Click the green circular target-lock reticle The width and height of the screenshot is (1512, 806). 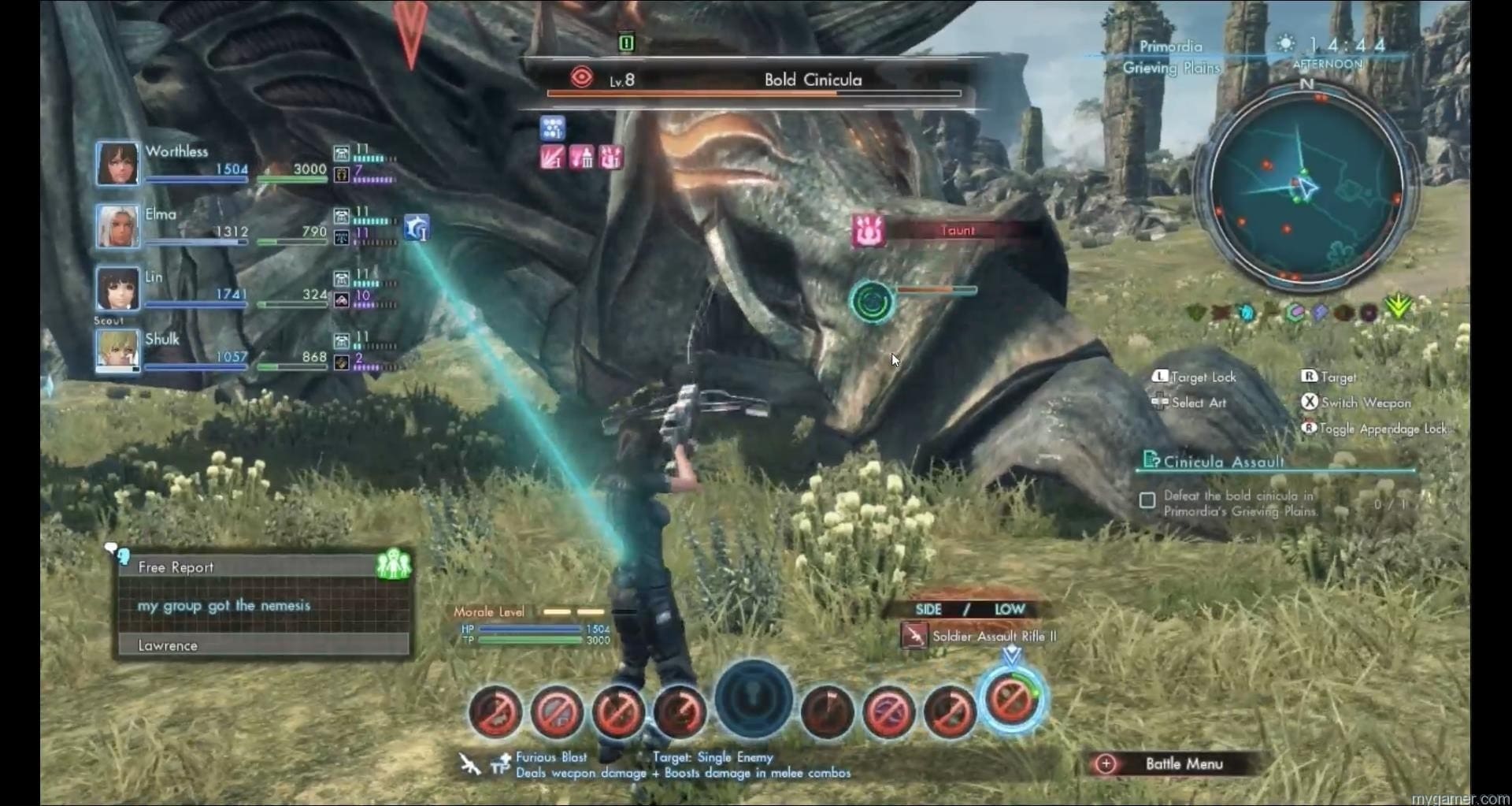(x=872, y=302)
